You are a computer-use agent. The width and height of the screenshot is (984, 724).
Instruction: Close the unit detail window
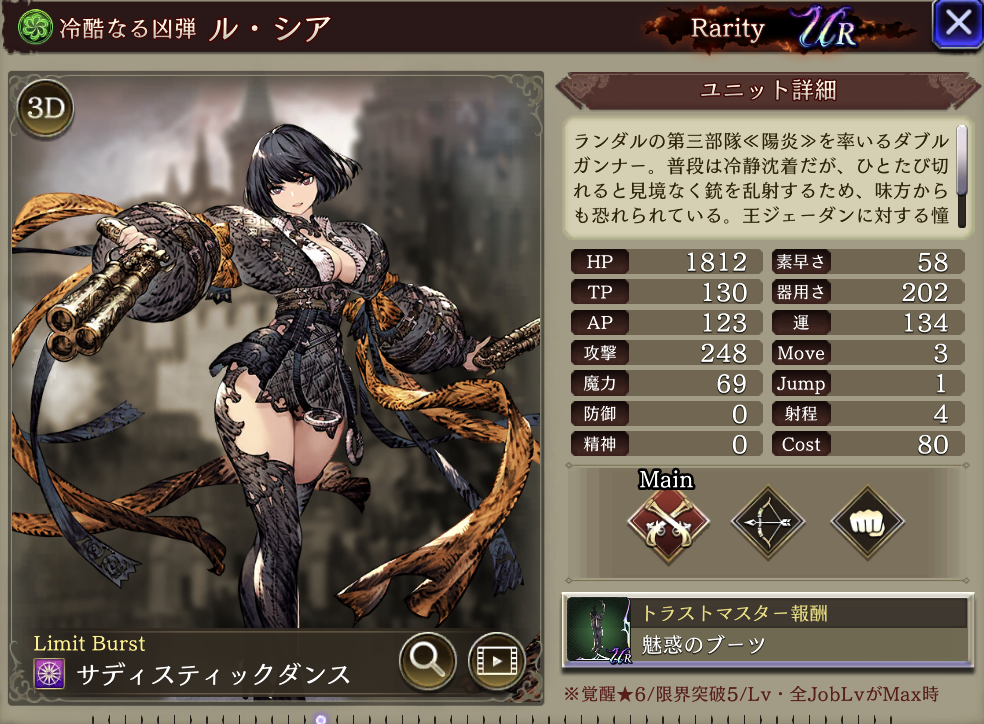click(957, 24)
